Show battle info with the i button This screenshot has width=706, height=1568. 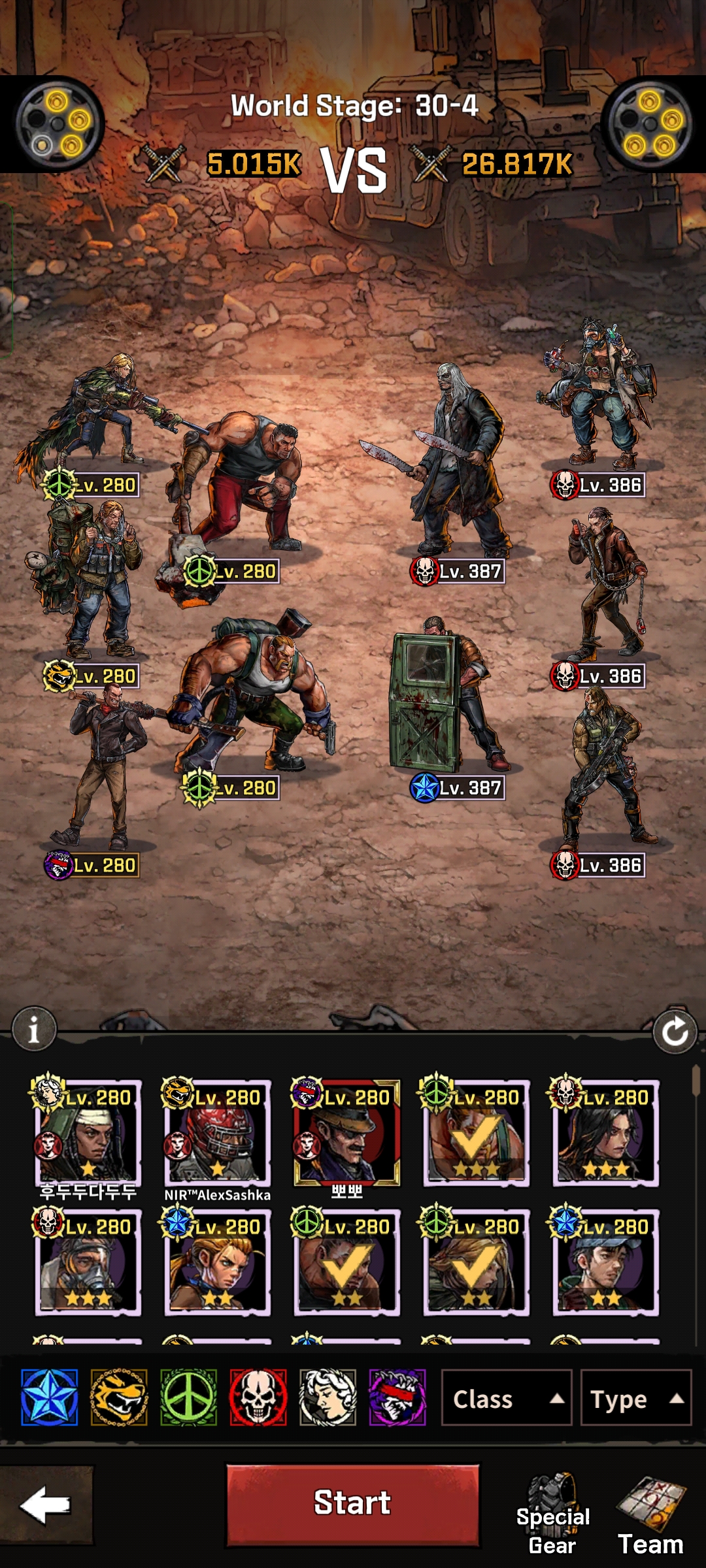[x=34, y=1029]
